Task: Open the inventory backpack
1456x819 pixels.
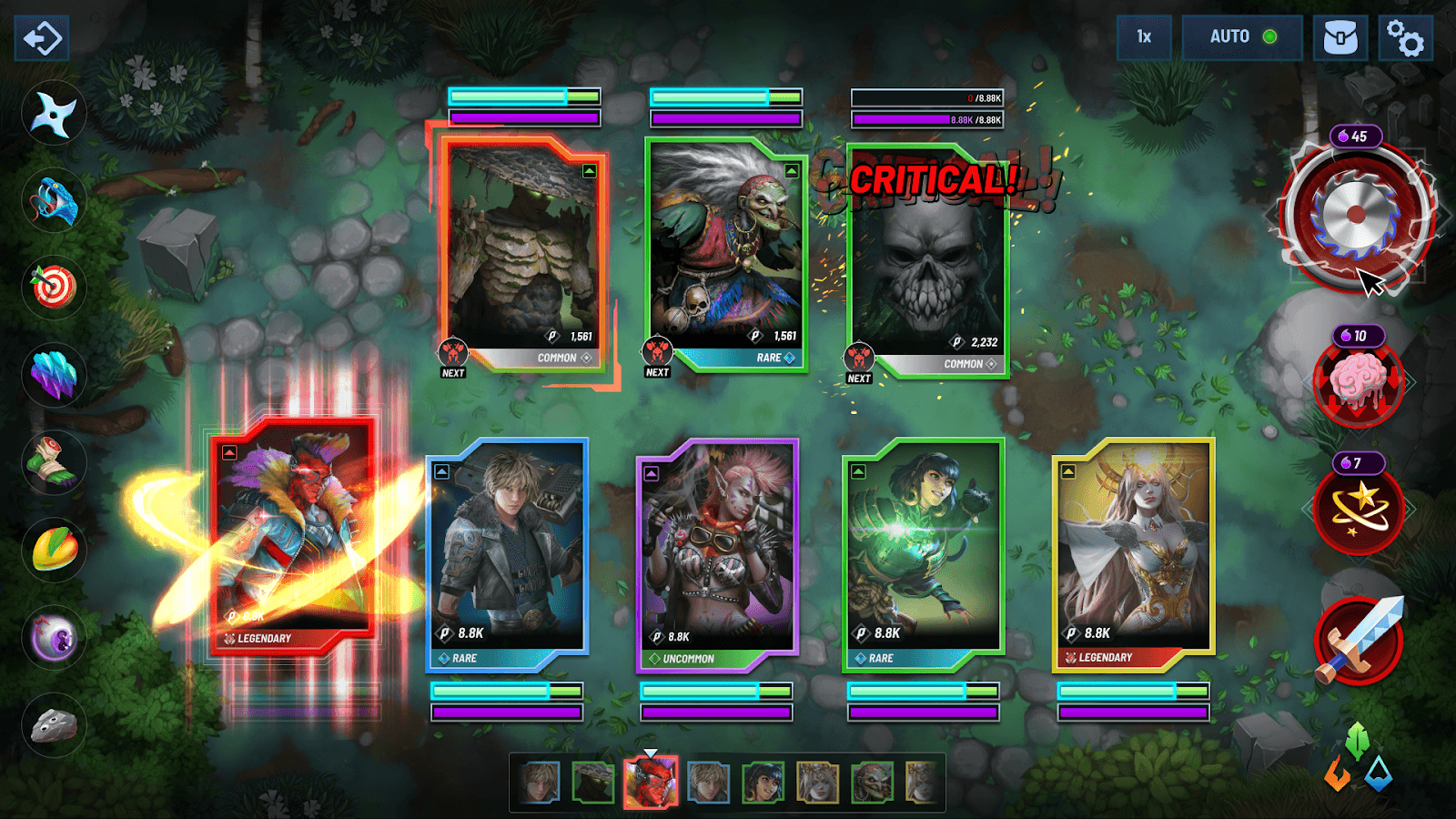Action: pyautogui.click(x=1341, y=37)
